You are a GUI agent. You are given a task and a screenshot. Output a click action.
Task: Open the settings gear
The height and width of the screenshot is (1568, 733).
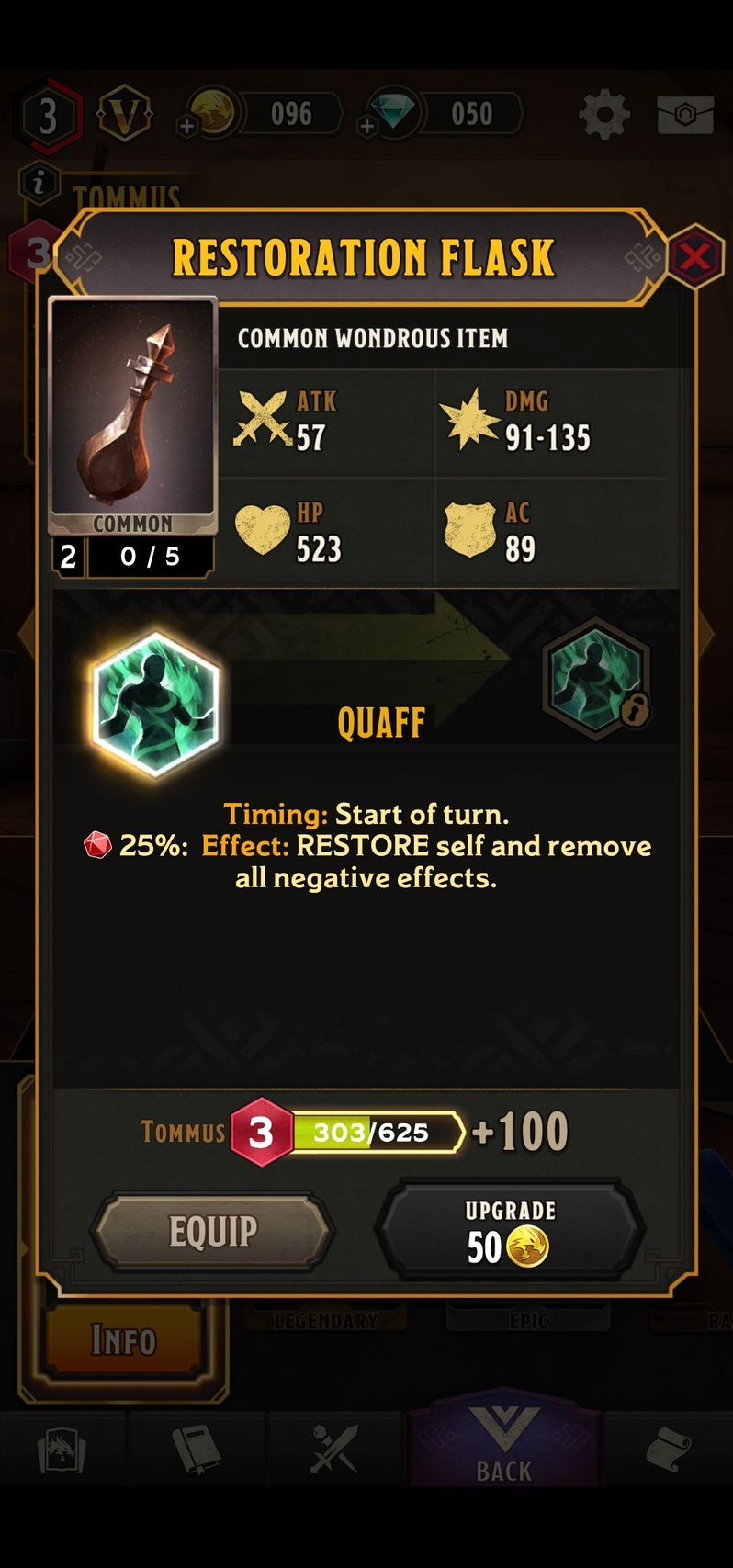click(x=603, y=115)
